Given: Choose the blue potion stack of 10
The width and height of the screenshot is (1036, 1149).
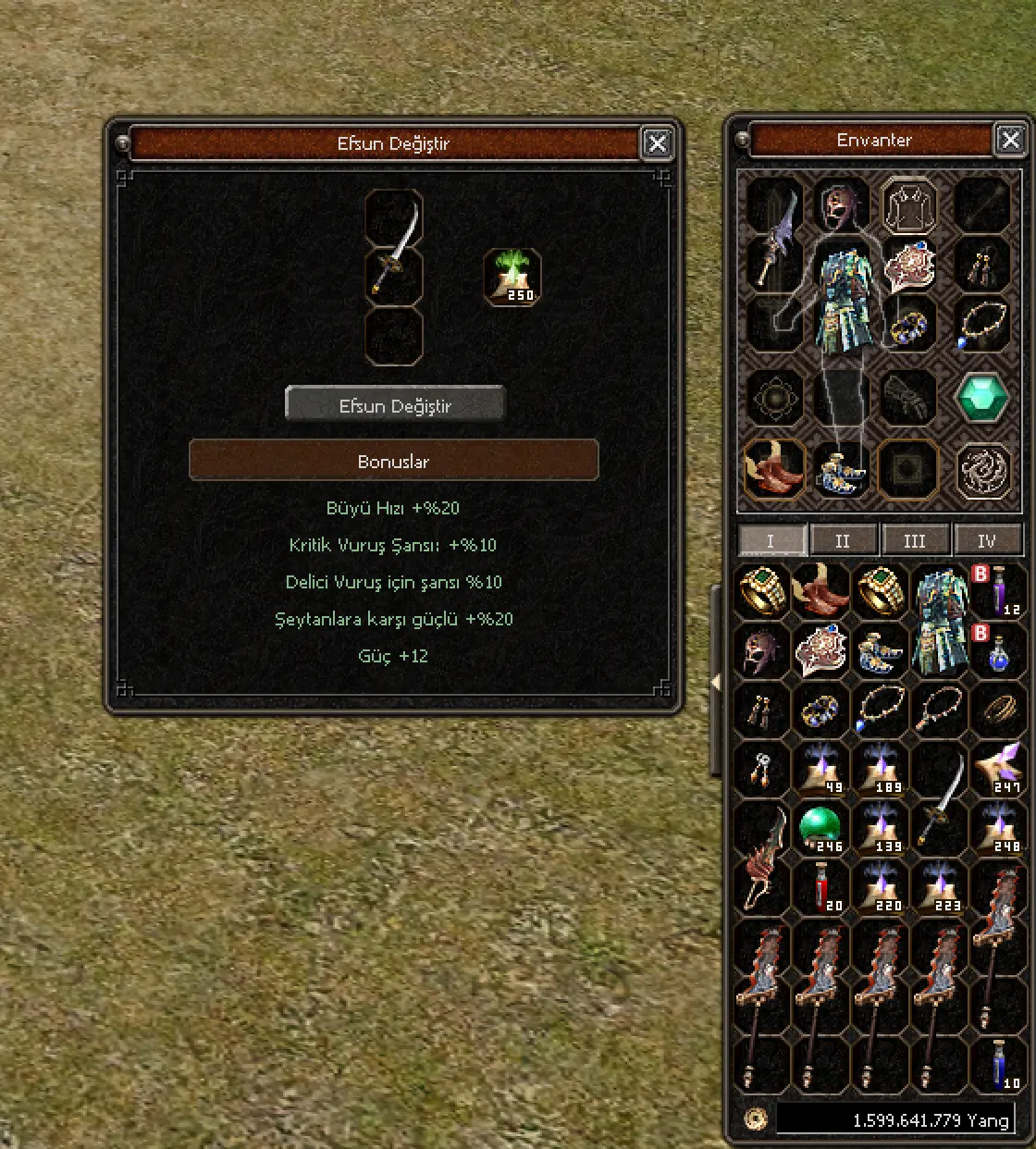Looking at the screenshot, I should click(998, 1064).
